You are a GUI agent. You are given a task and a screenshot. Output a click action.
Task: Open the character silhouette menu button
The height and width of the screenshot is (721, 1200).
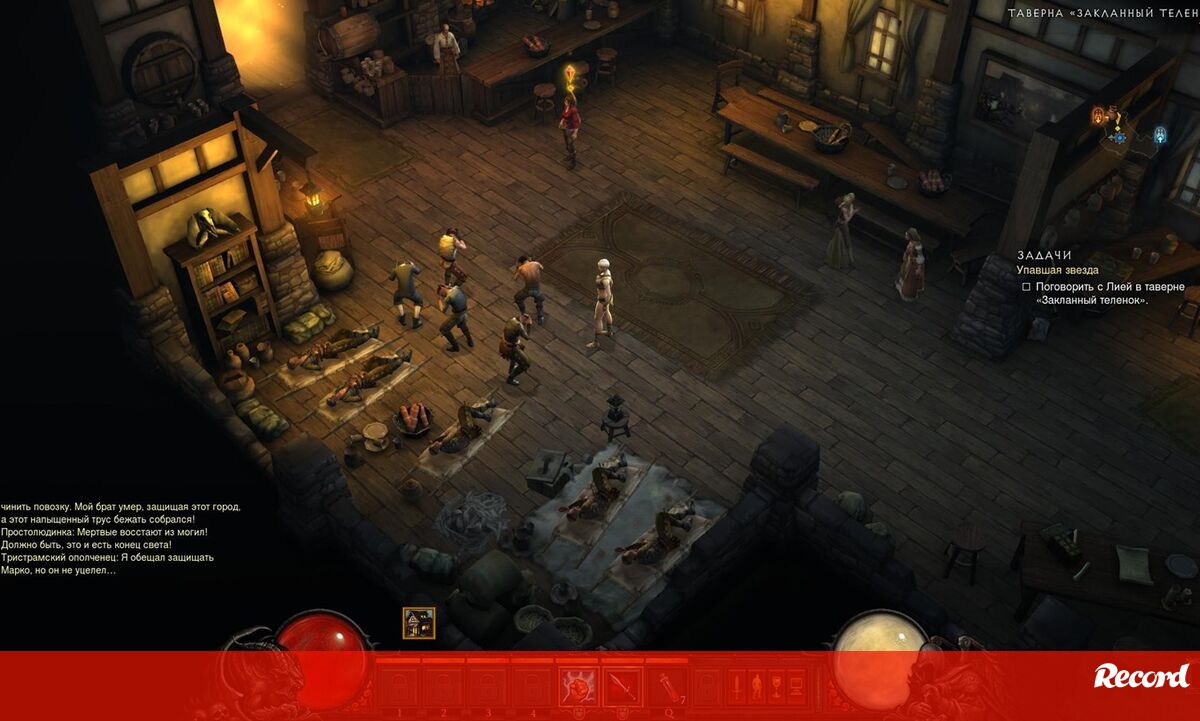(x=755, y=687)
